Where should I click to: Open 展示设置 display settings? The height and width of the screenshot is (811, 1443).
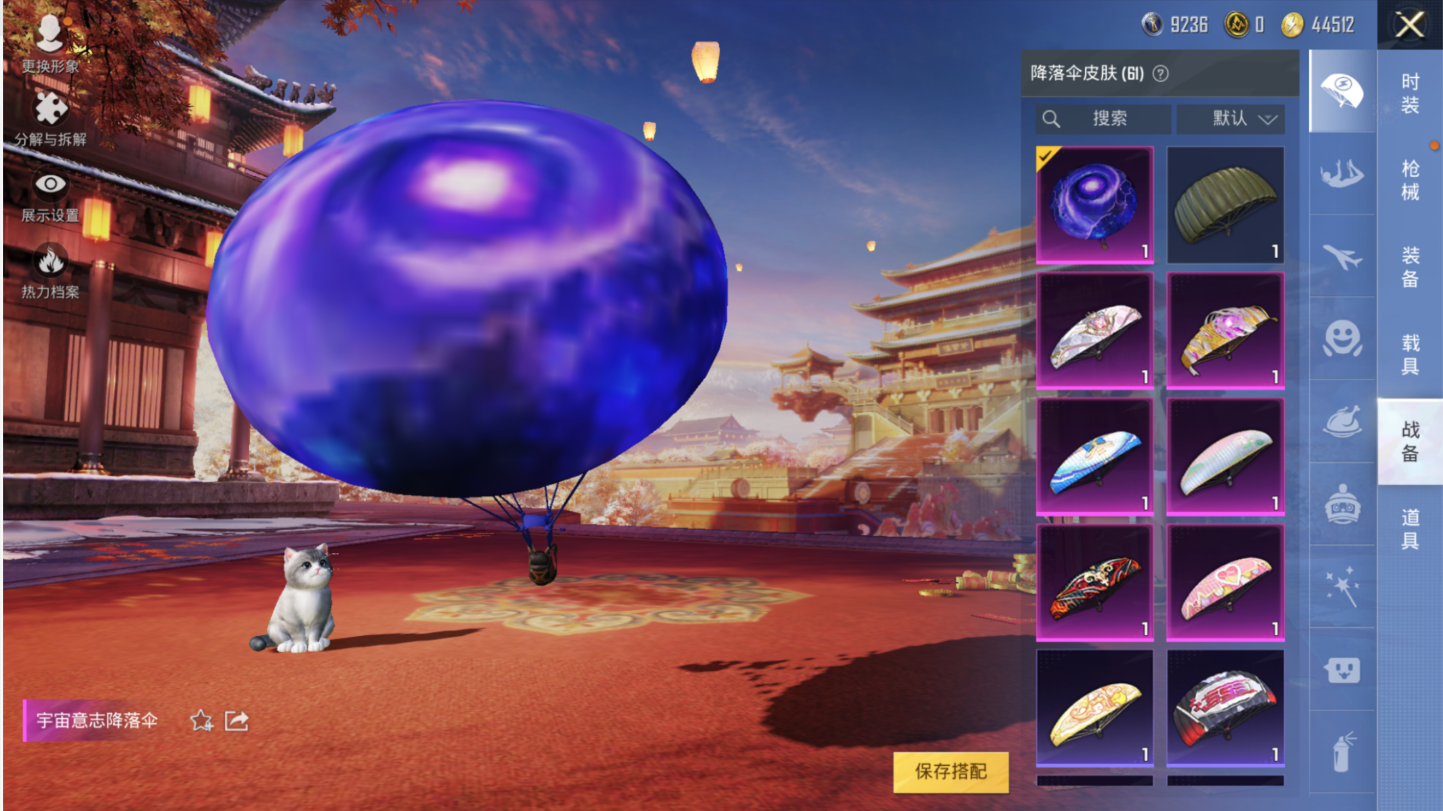pos(50,196)
